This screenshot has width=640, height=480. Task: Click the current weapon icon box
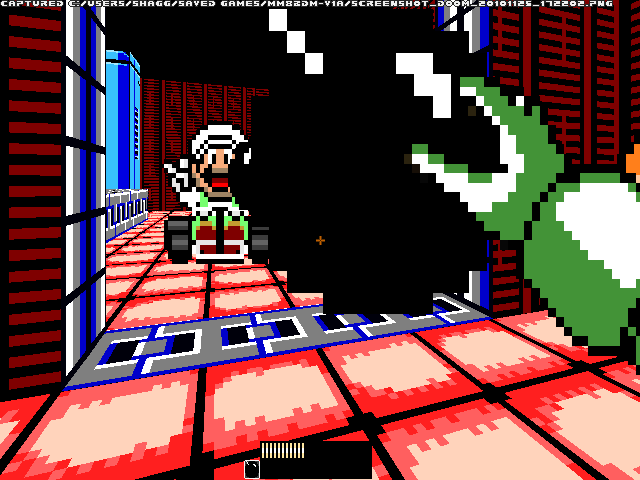coord(252,469)
